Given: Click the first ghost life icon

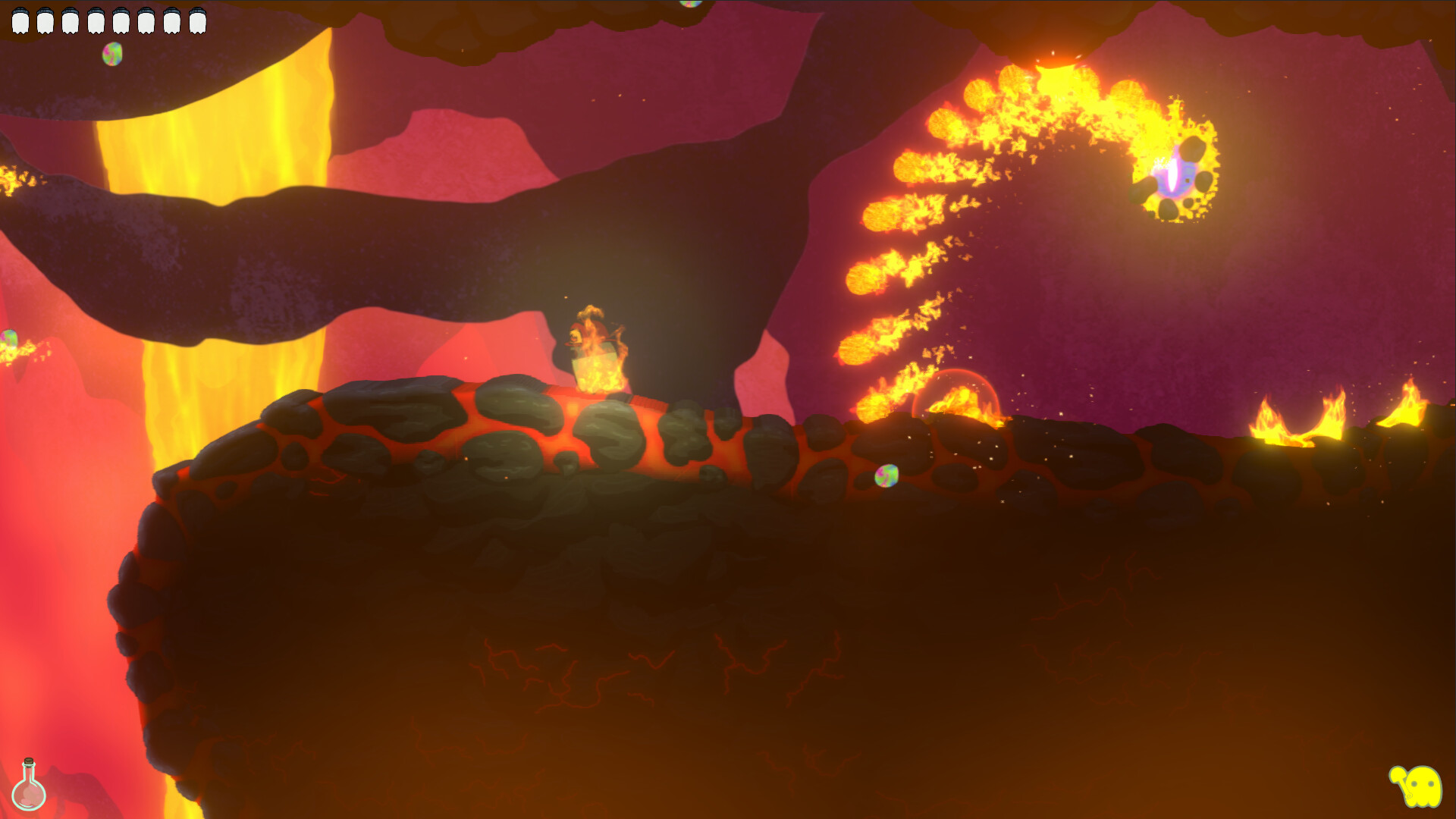Looking at the screenshot, I should (20, 20).
